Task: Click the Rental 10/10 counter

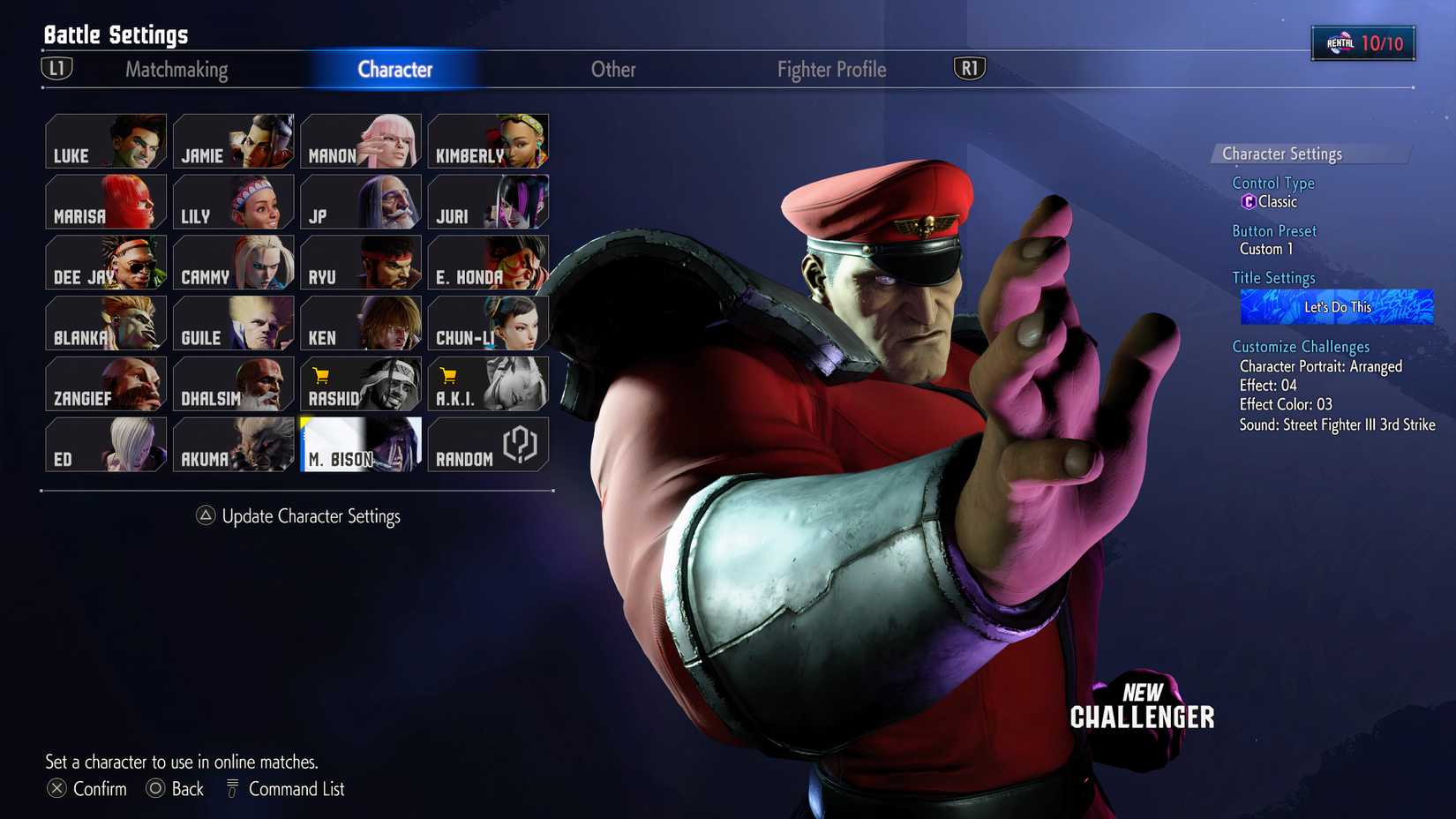Action: pyautogui.click(x=1363, y=41)
